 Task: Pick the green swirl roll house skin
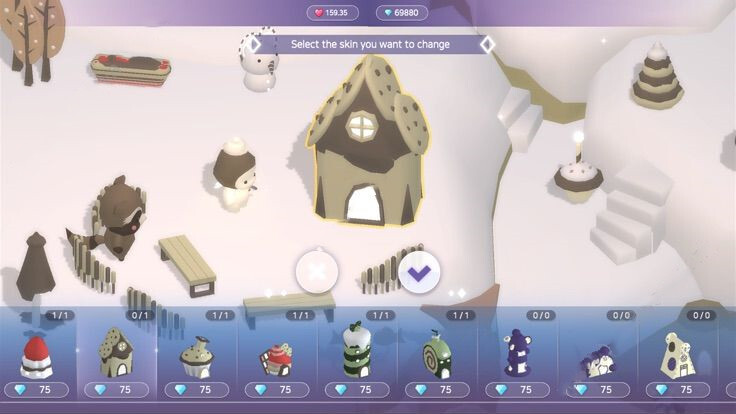[x=437, y=355]
